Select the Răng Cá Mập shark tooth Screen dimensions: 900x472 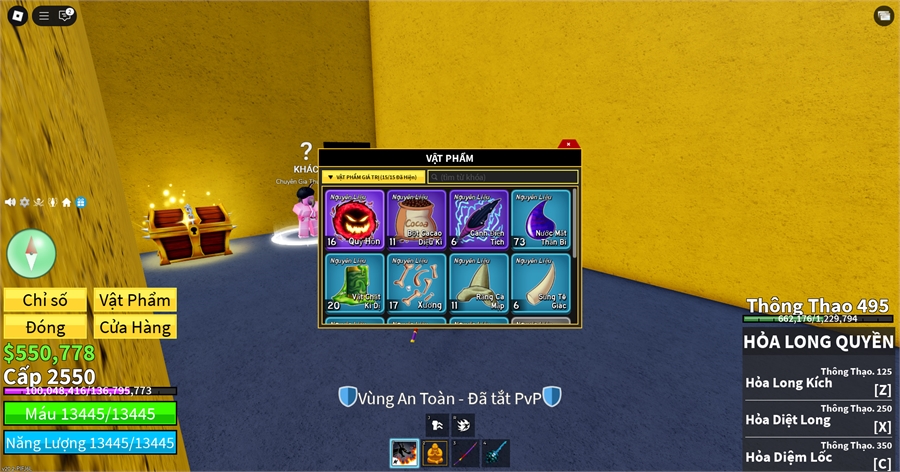tap(478, 282)
